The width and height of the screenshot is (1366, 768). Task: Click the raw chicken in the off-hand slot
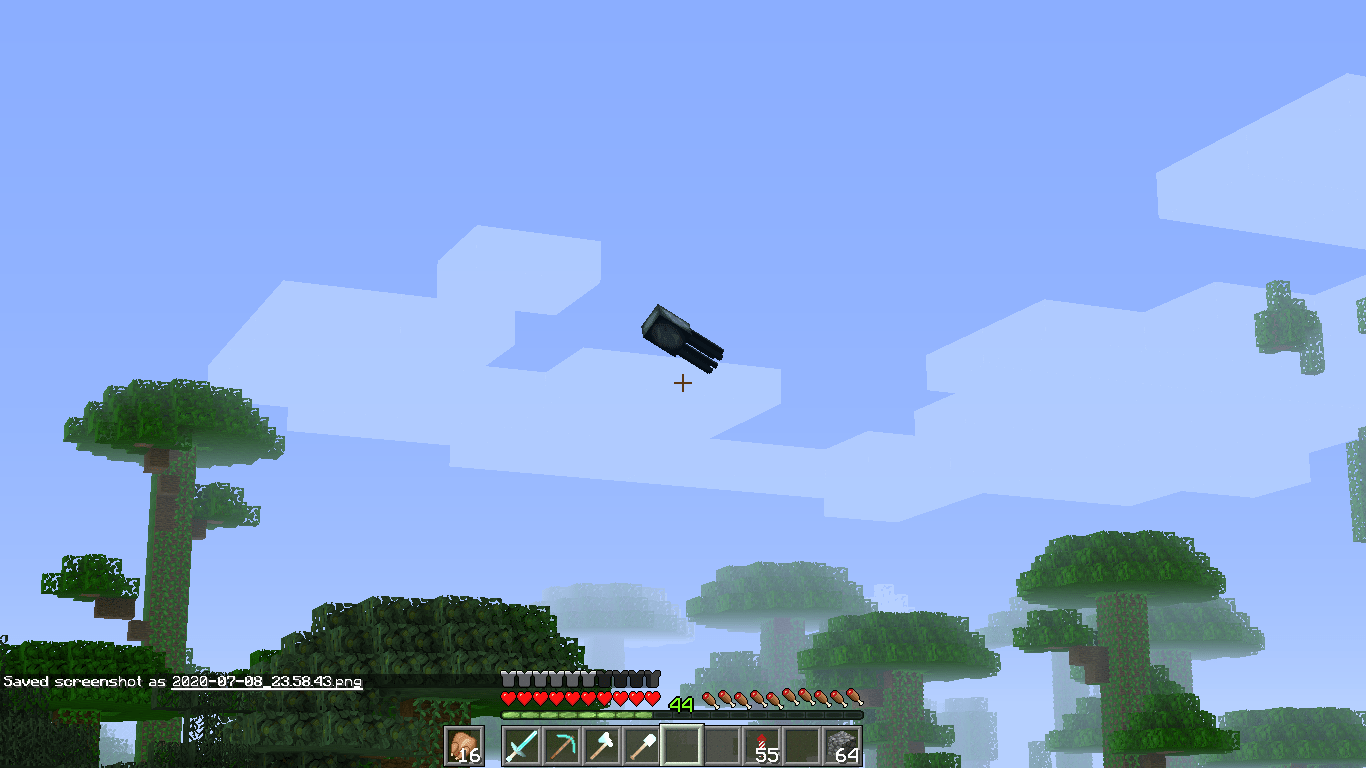point(464,747)
